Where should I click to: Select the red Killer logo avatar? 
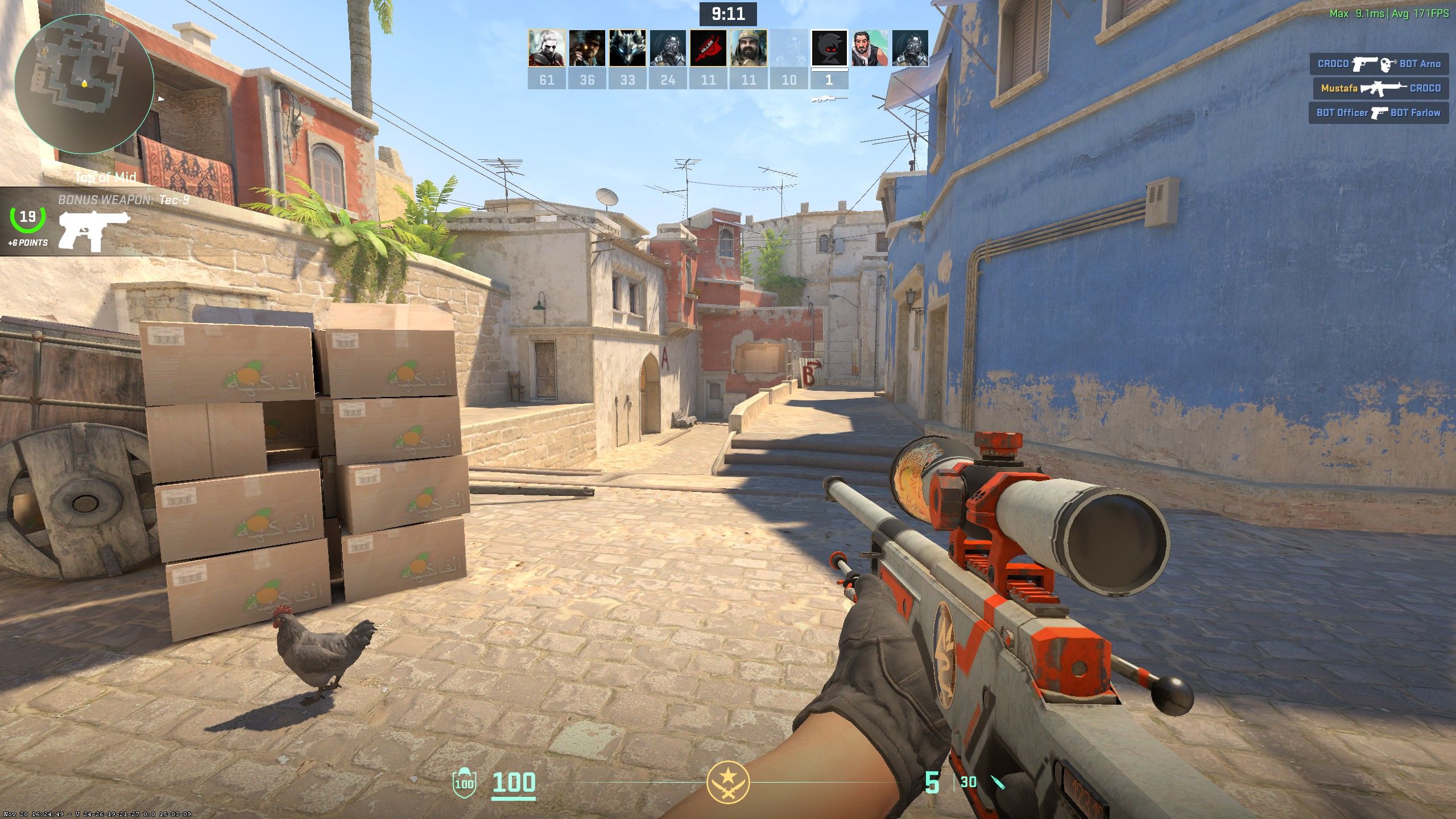(x=708, y=48)
